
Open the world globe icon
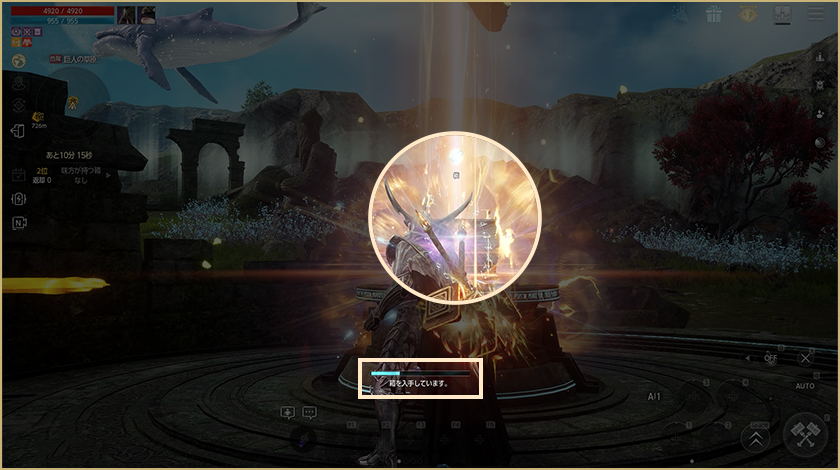click(x=18, y=61)
